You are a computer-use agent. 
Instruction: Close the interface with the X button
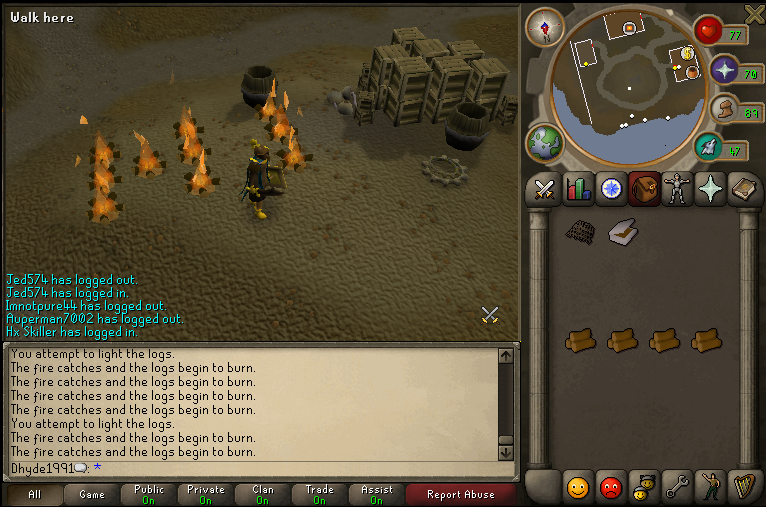point(755,12)
